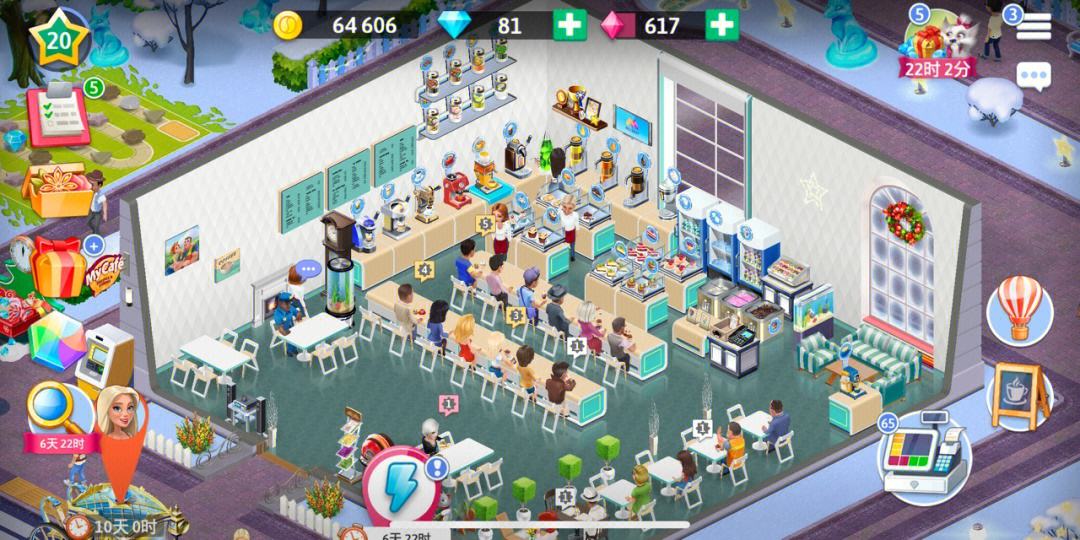Buy pink rubies using the plus button
Viewport: 1080px width, 540px height.
pos(722,25)
